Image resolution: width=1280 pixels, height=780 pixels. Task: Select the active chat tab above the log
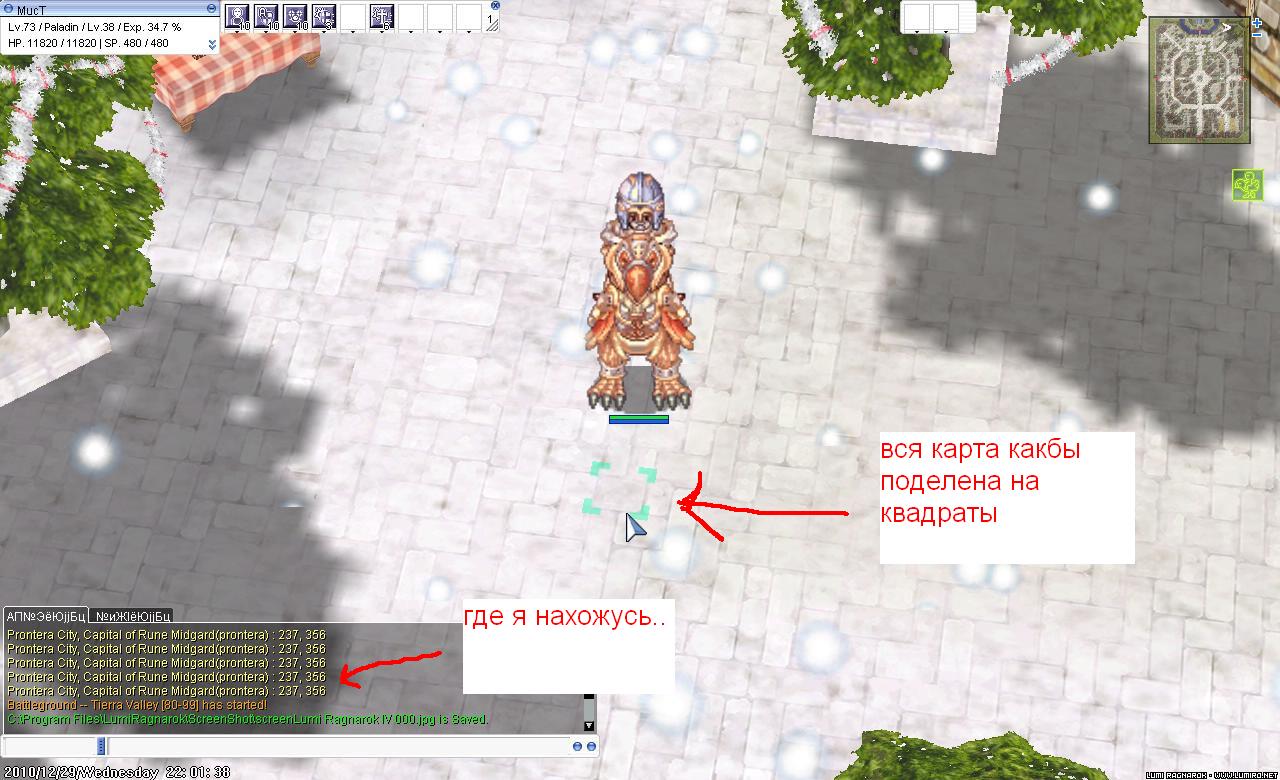46,615
